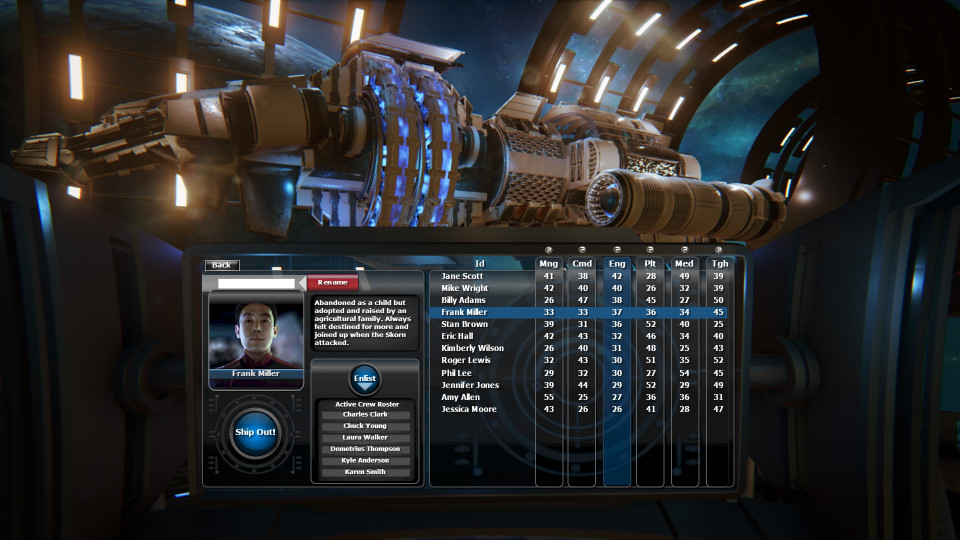
Task: Open the help icon above Med column
Action: coord(684,249)
